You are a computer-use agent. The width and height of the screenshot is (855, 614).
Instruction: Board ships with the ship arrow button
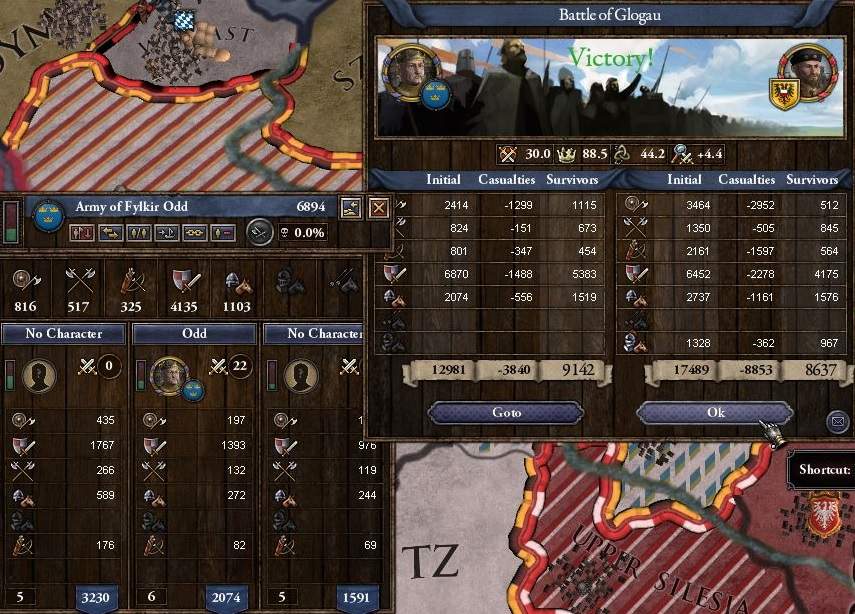(167, 232)
